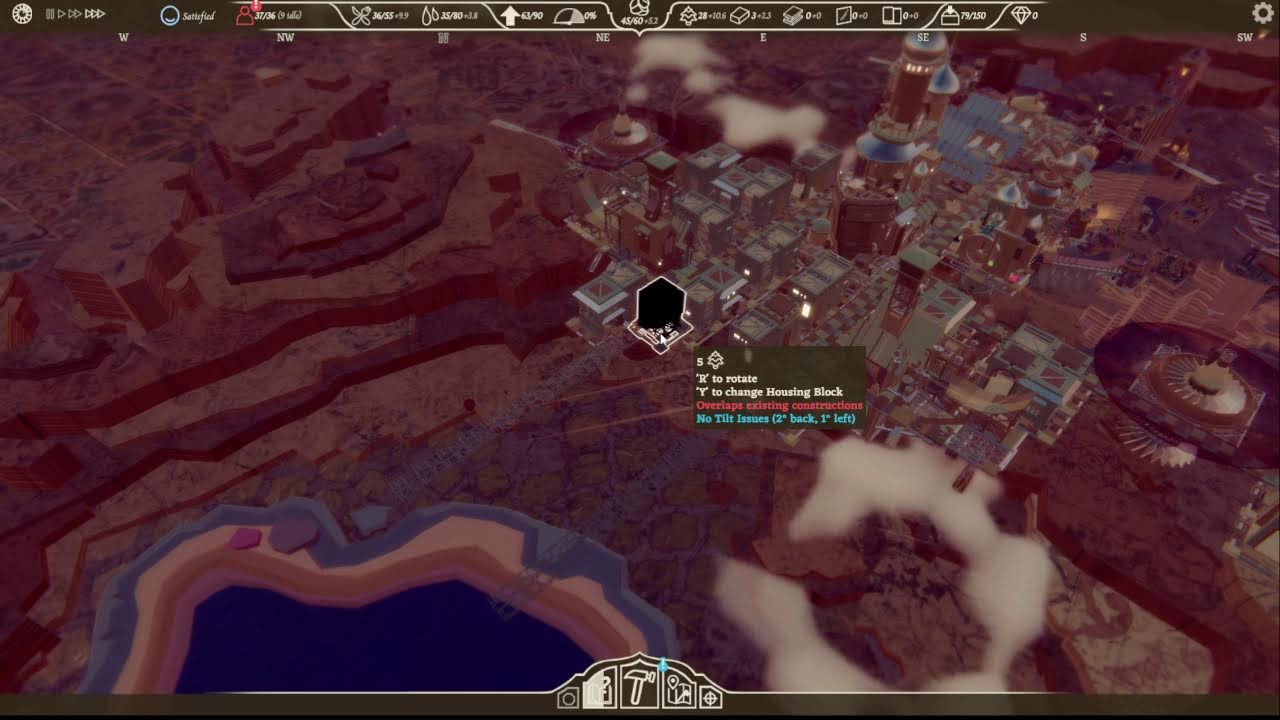Switch to triple fast-forward speed
Viewport: 1280px width, 720px height.
click(x=94, y=14)
